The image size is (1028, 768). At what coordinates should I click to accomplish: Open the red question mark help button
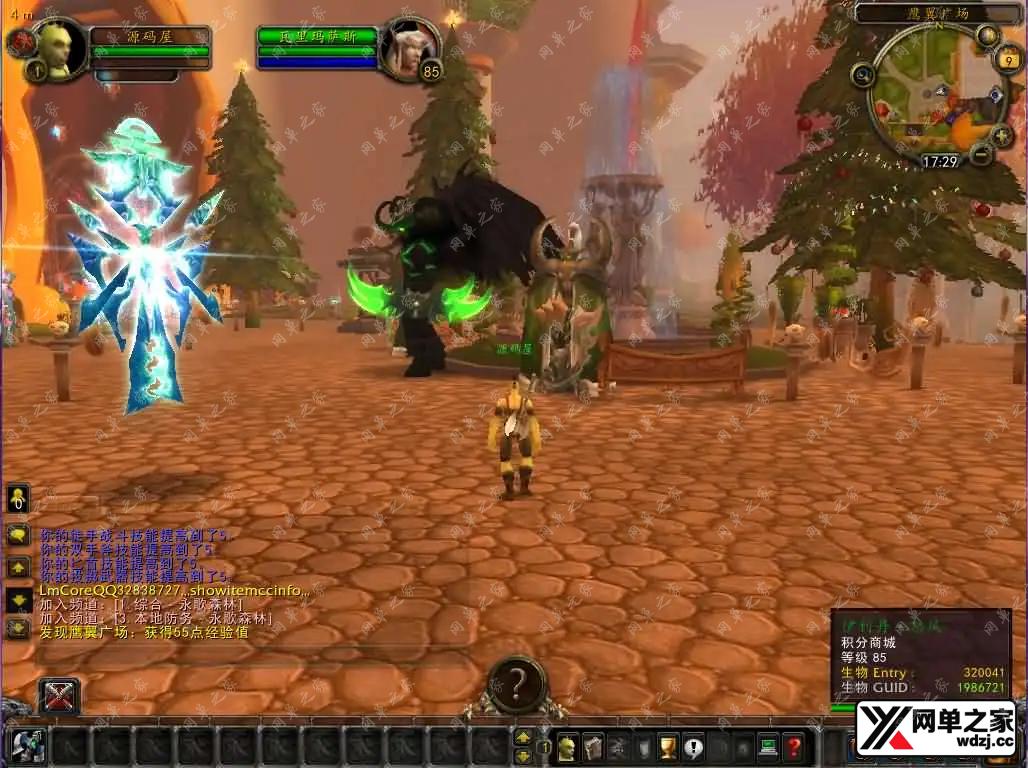tap(793, 746)
